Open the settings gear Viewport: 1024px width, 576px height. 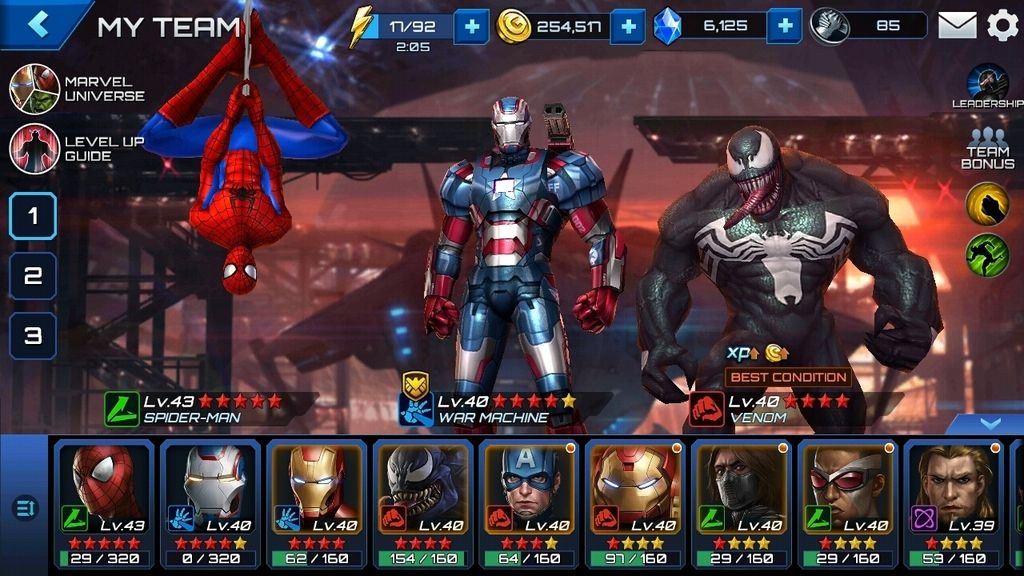coord(1002,26)
